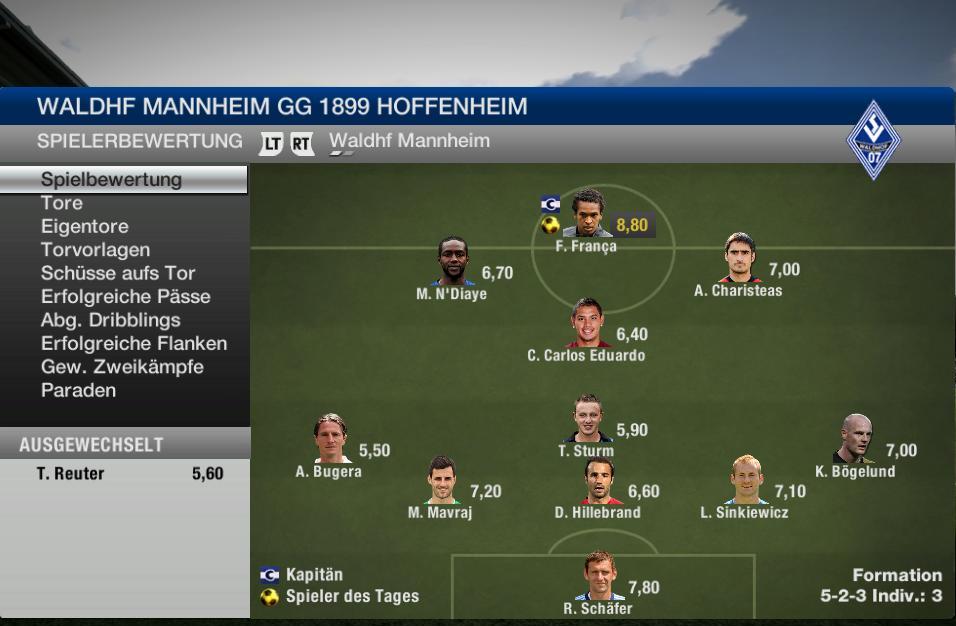Select C. Carlos Eduardo's portrait
The height and width of the screenshot is (626, 956).
tap(588, 324)
